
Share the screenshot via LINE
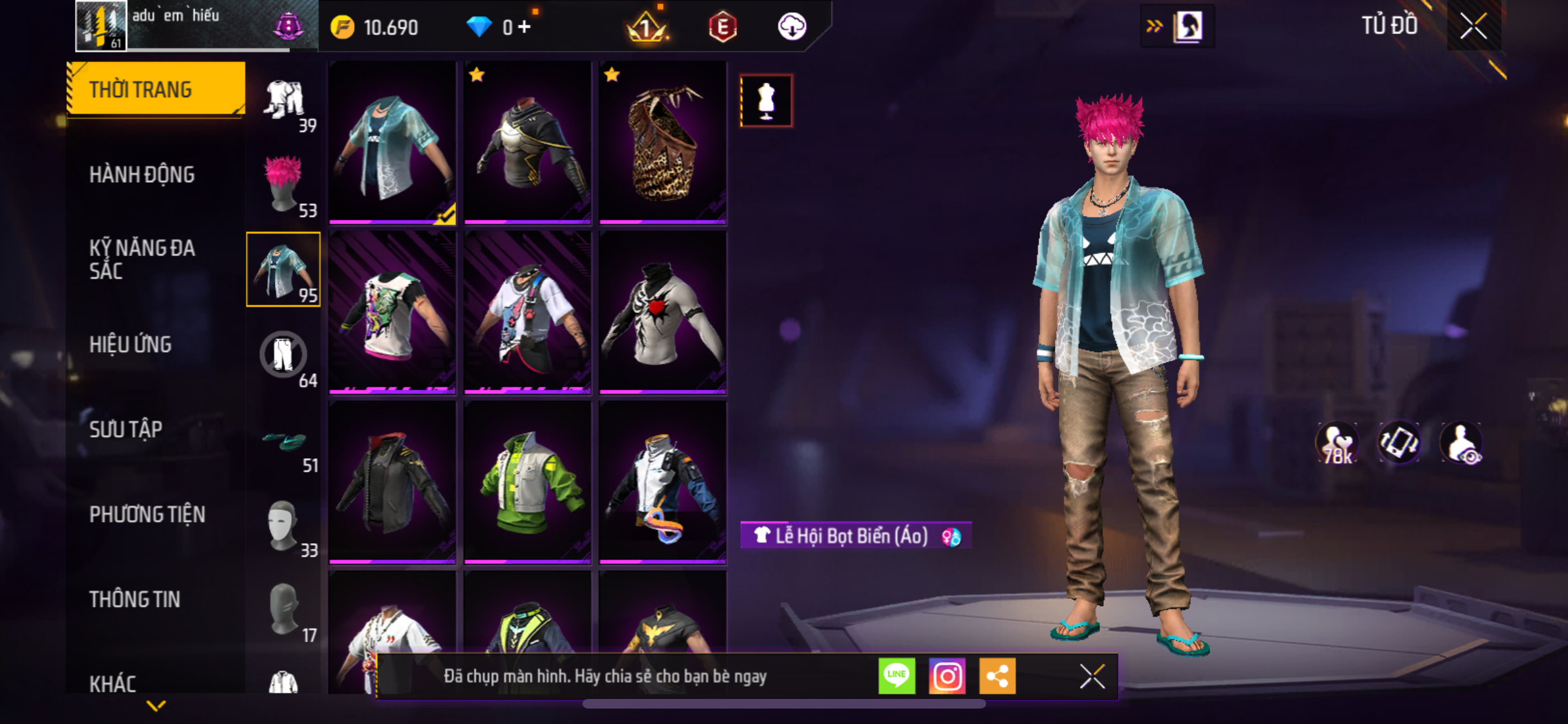897,676
